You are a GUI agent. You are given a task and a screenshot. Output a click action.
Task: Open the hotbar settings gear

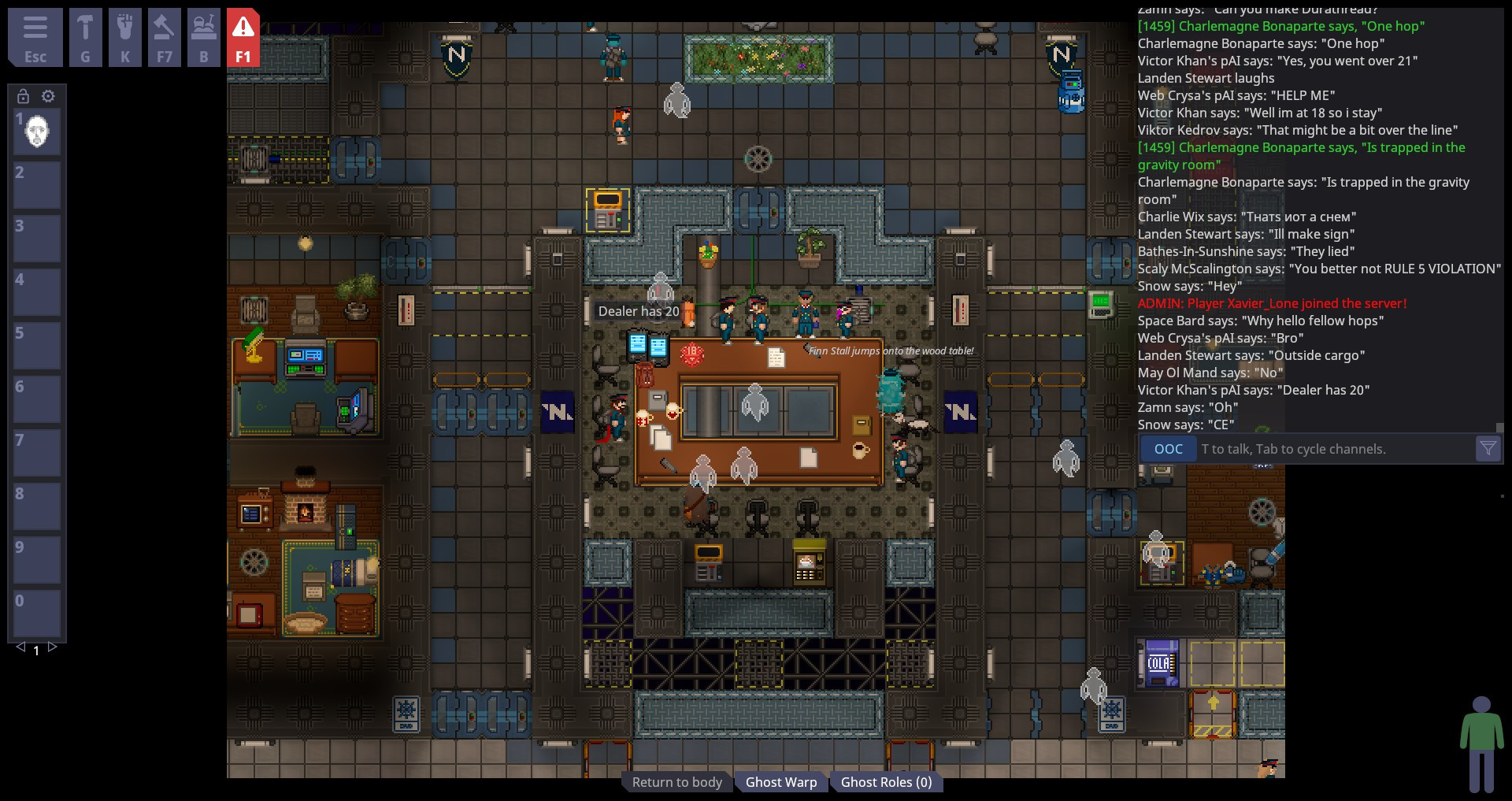click(x=48, y=96)
